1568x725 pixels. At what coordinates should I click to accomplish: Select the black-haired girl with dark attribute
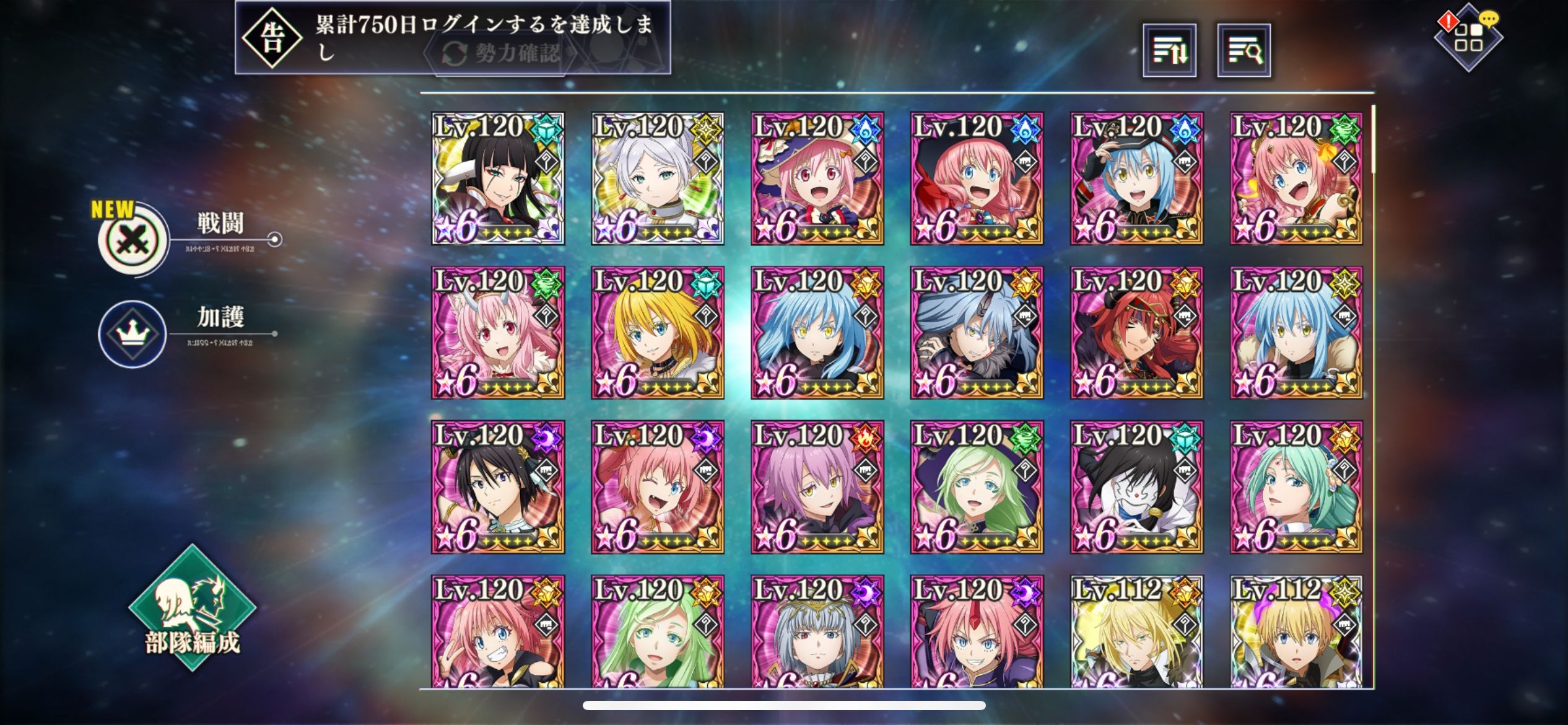498,487
